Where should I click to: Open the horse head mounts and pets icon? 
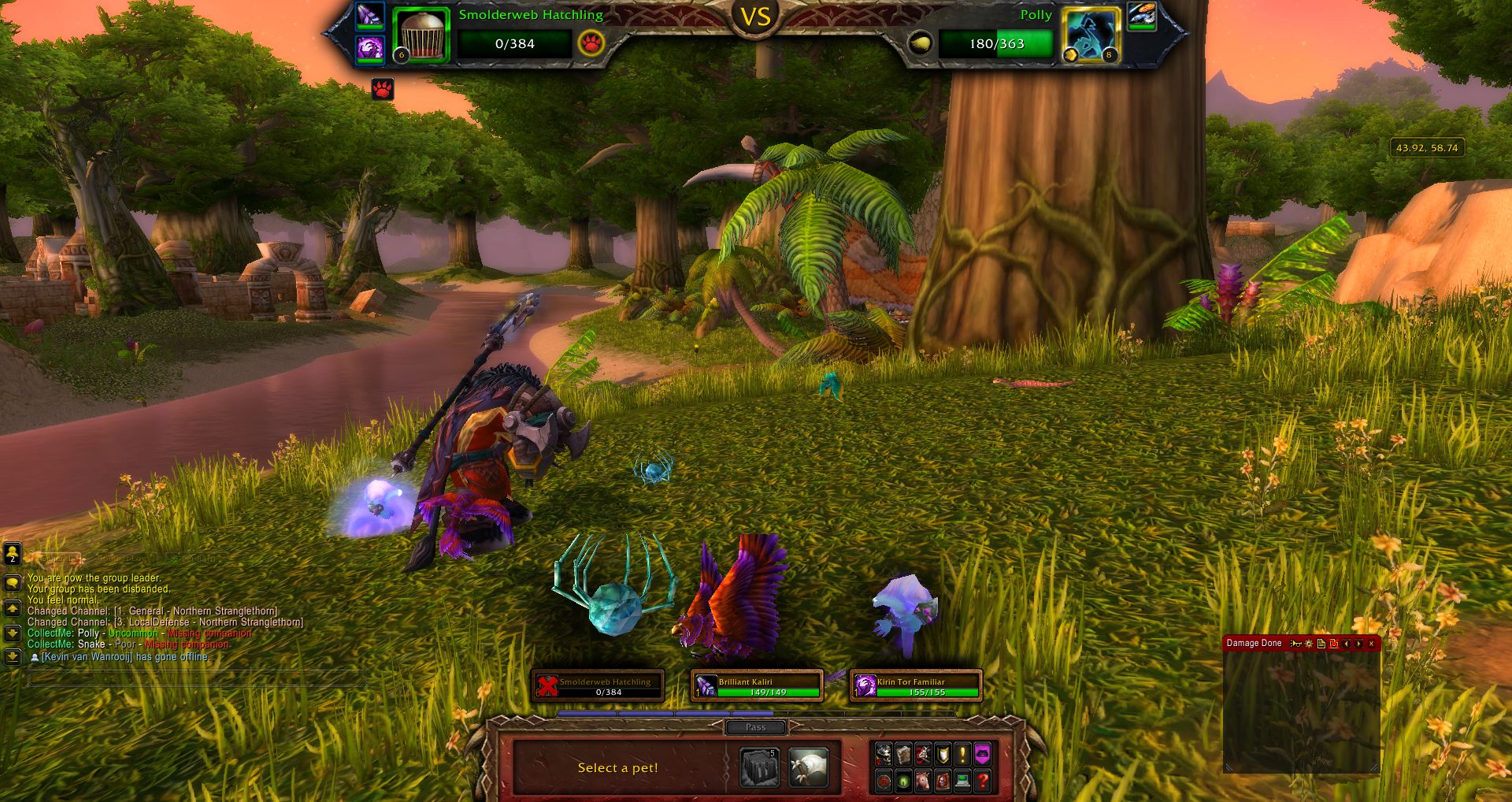[x=923, y=781]
